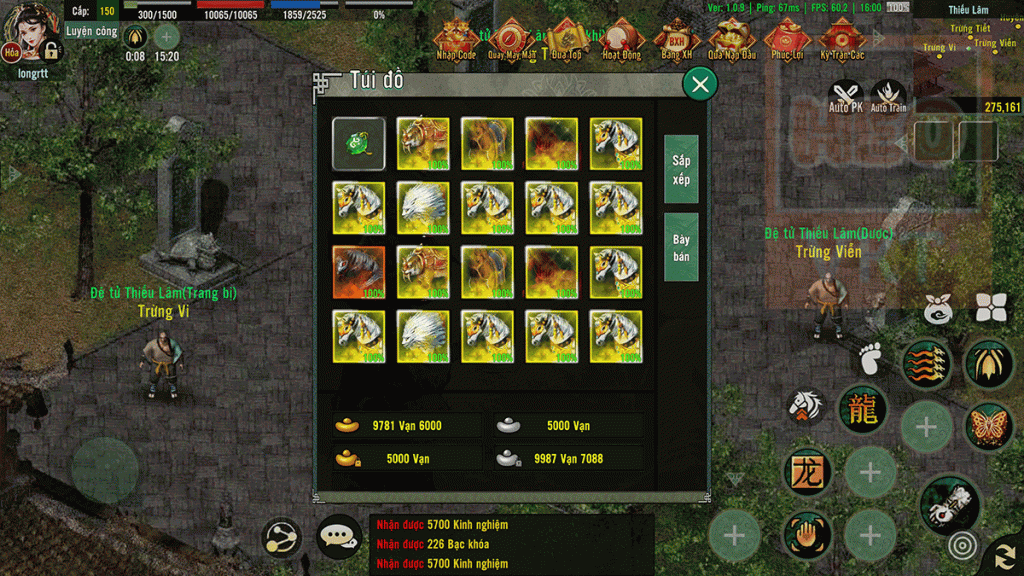Toggle Auto PK mode
This screenshot has height=576, width=1024.
[846, 96]
